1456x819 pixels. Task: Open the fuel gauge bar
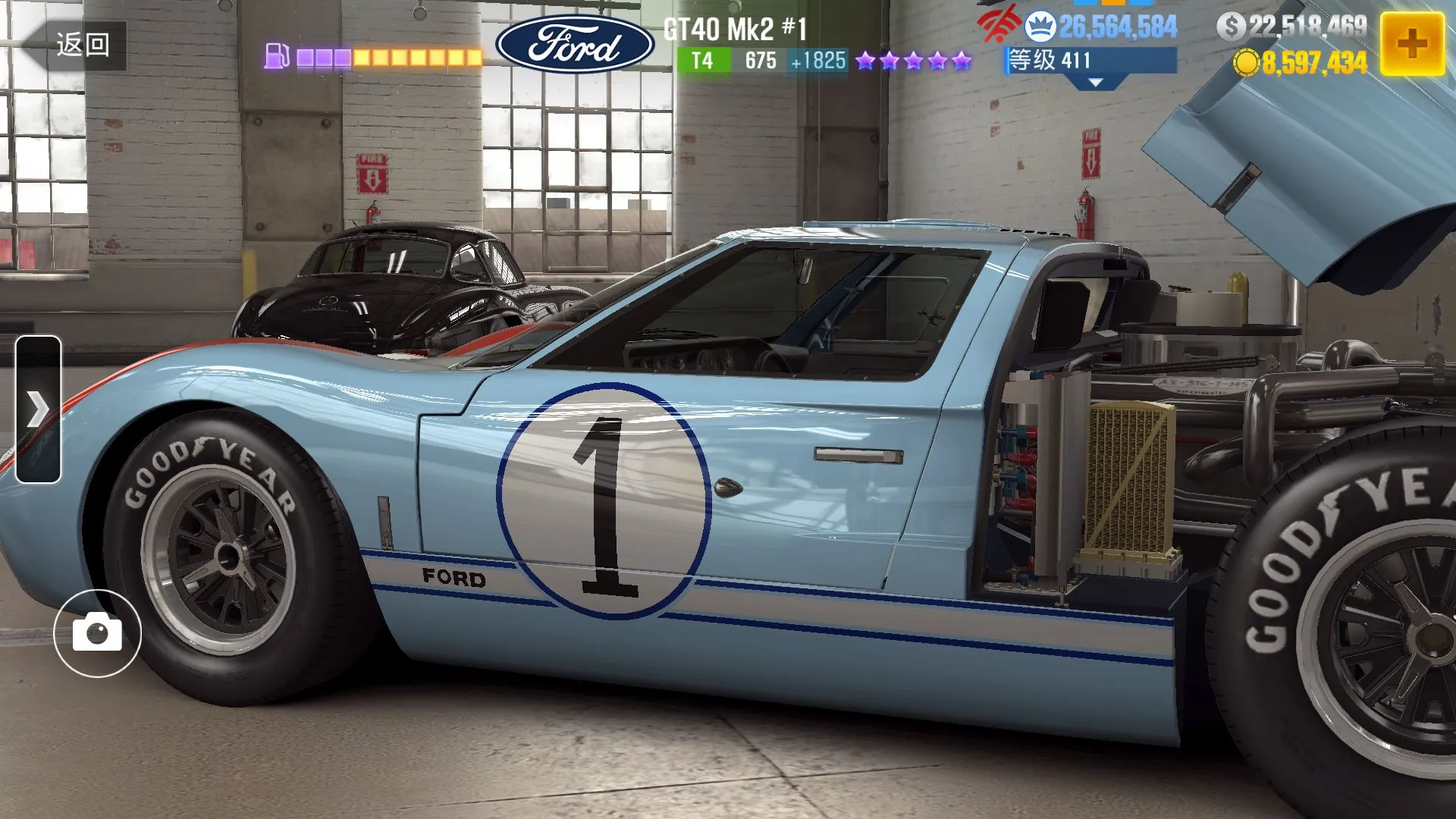[x=373, y=58]
